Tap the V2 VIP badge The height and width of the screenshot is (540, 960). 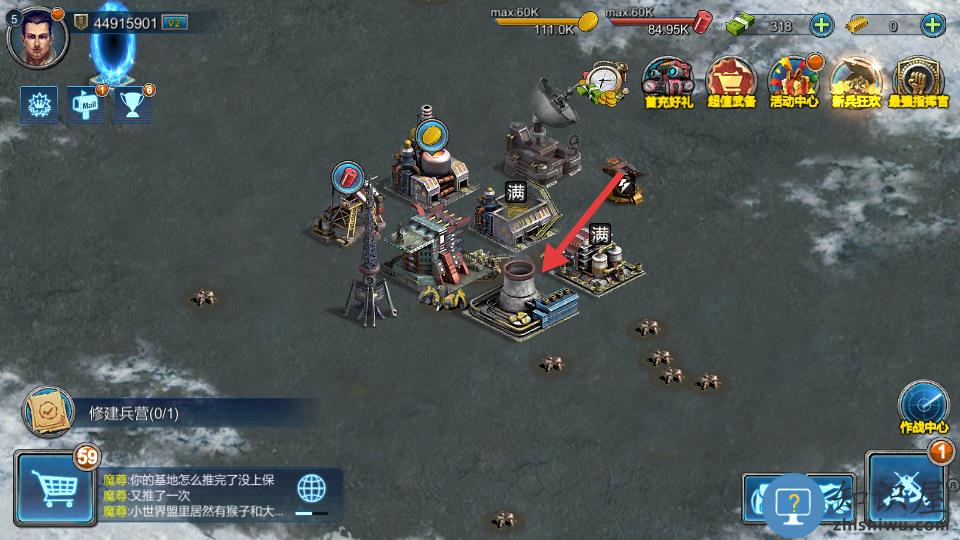[x=174, y=23]
